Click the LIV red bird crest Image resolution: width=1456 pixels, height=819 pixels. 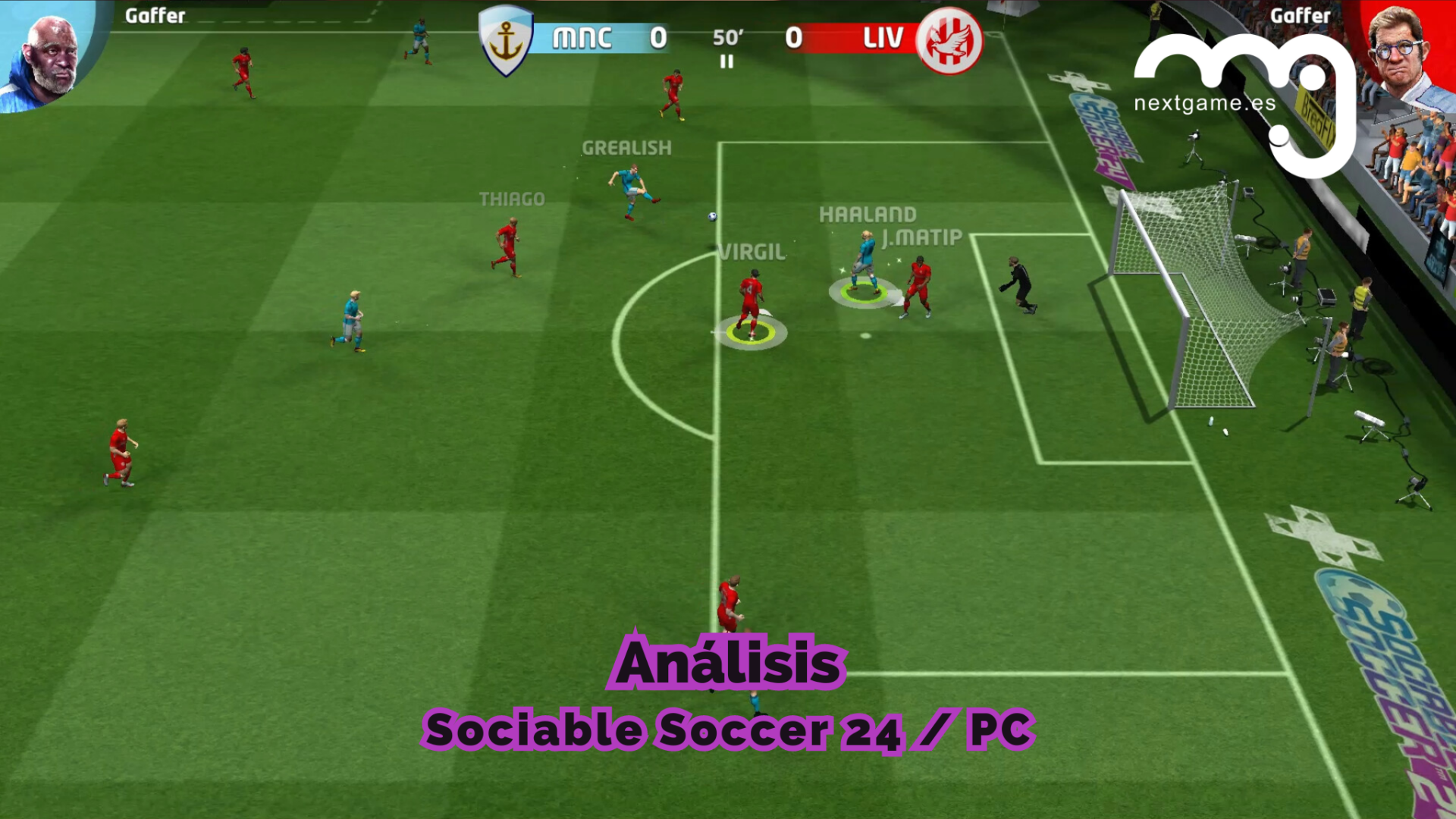tap(949, 41)
